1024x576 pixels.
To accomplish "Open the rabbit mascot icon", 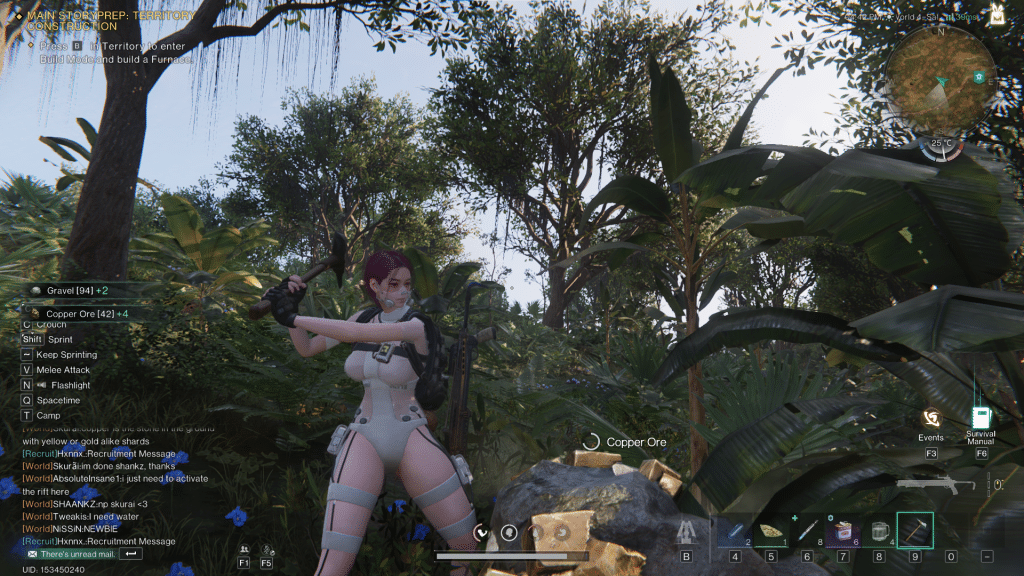I will [x=997, y=13].
